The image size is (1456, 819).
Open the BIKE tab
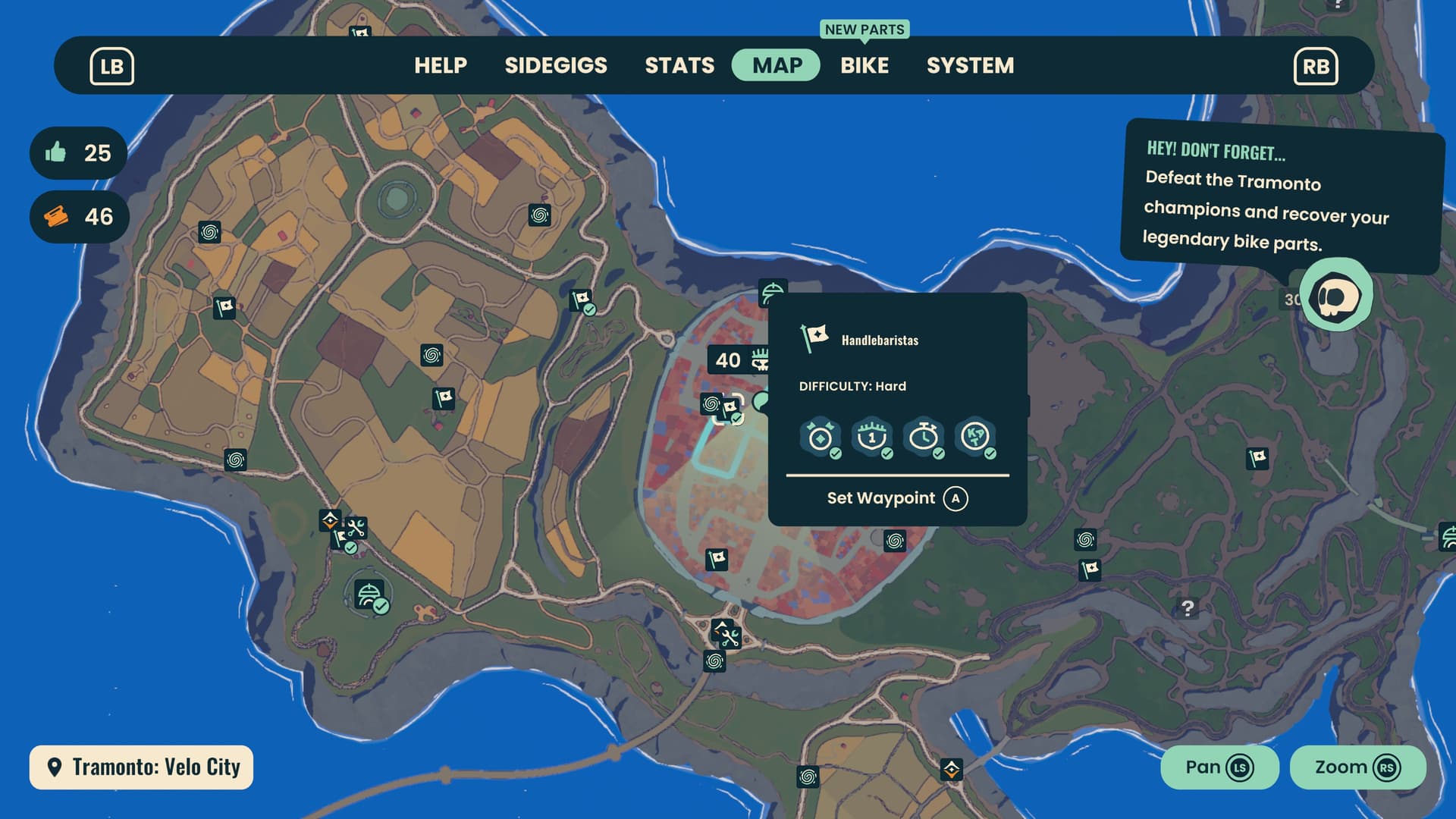(x=864, y=65)
